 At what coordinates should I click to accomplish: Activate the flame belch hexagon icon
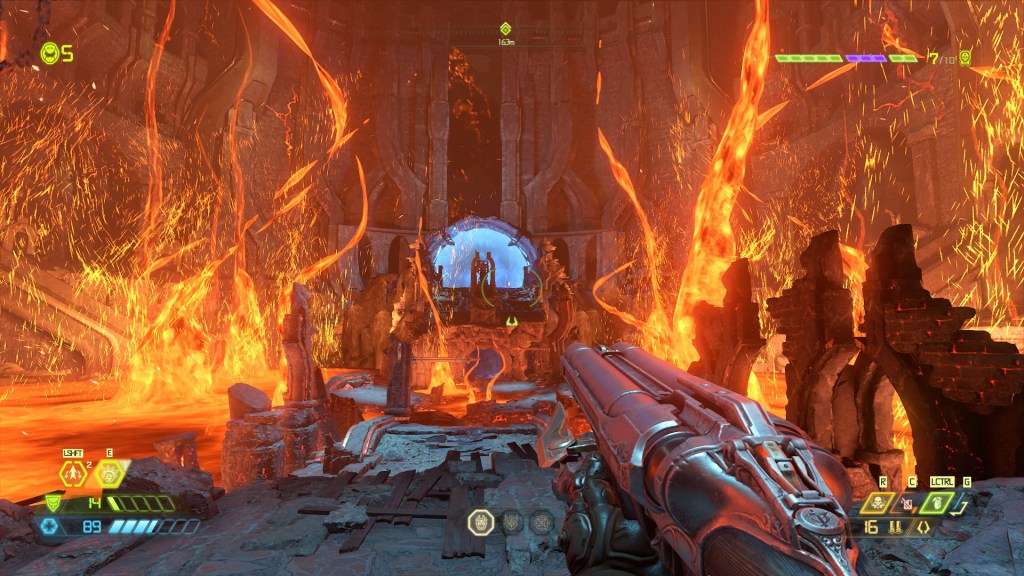coord(109,474)
